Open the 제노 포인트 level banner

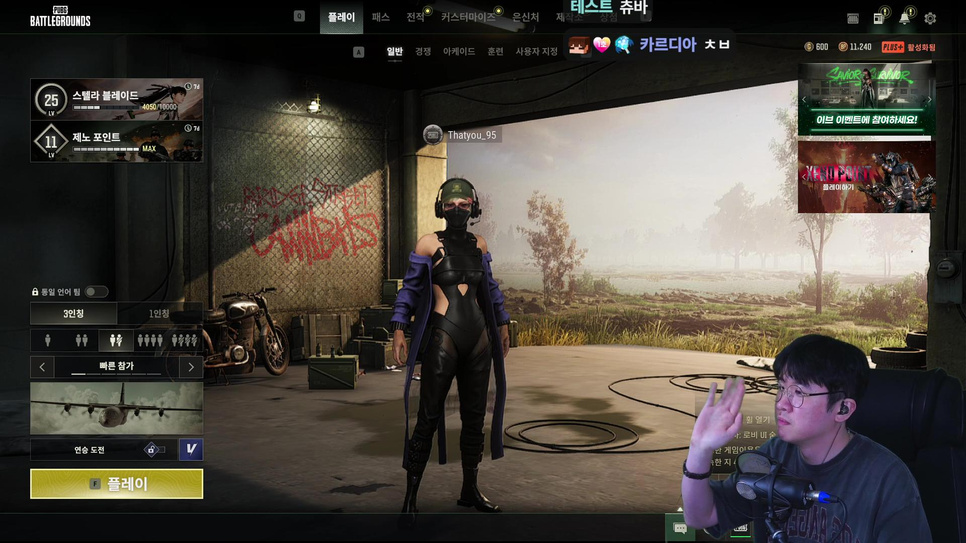click(x=116, y=141)
